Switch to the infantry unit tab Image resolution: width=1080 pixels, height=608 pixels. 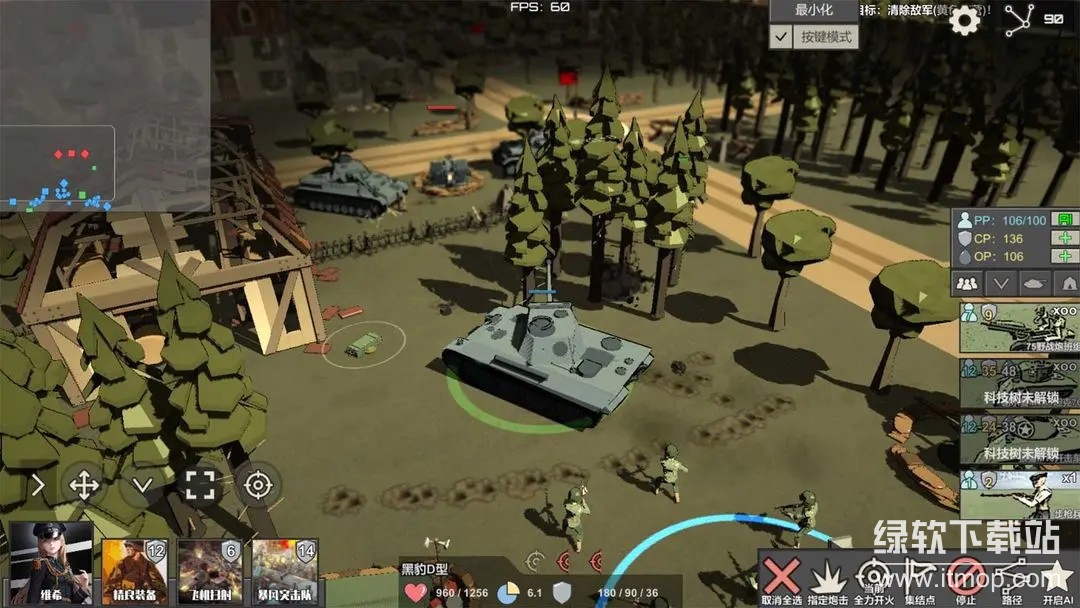point(967,283)
